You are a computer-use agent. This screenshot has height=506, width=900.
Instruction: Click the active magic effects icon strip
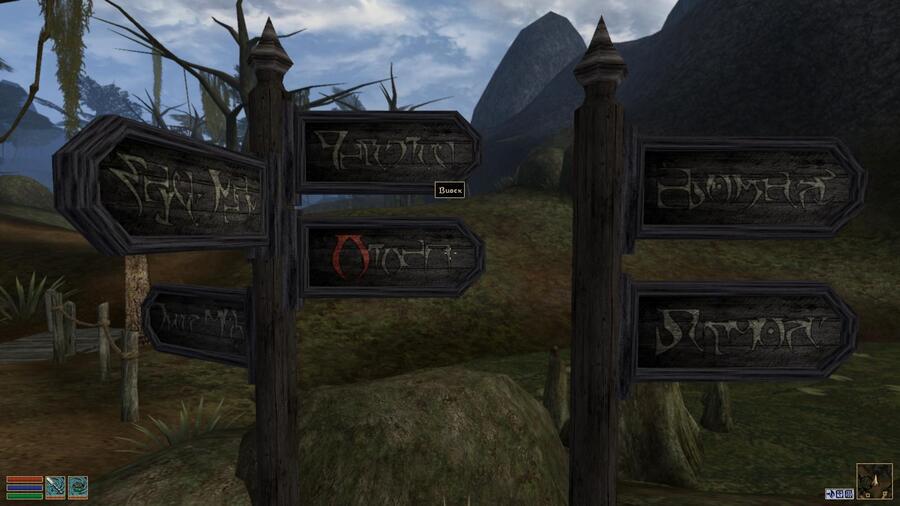pos(839,493)
